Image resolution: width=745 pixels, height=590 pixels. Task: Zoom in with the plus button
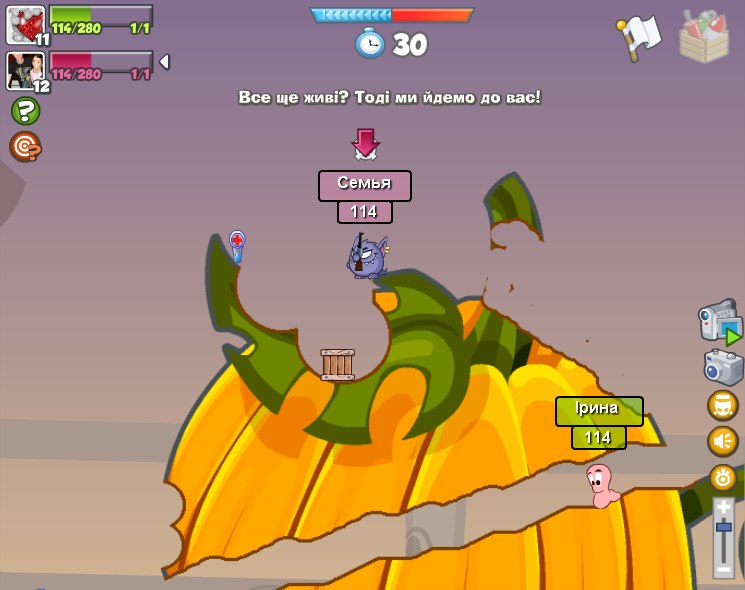tap(723, 508)
